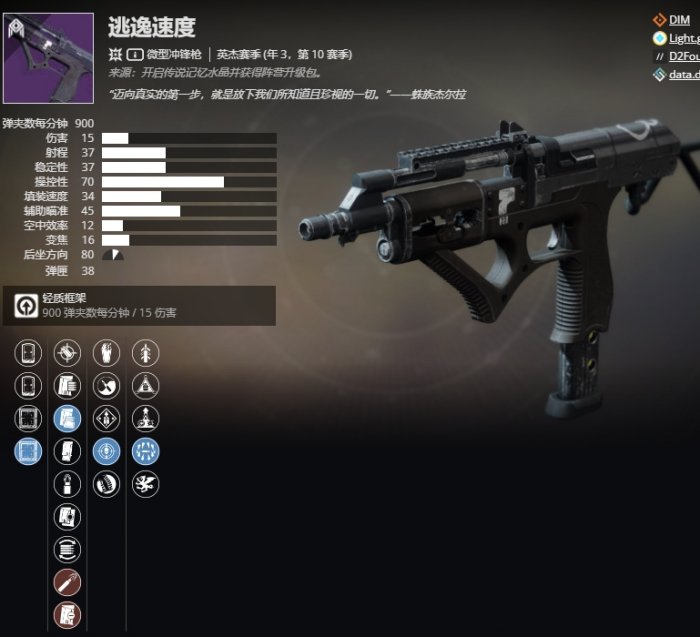Click the weapon thumbnail icon beside the title
Viewport: 700px width, 637px height.
coord(48,58)
